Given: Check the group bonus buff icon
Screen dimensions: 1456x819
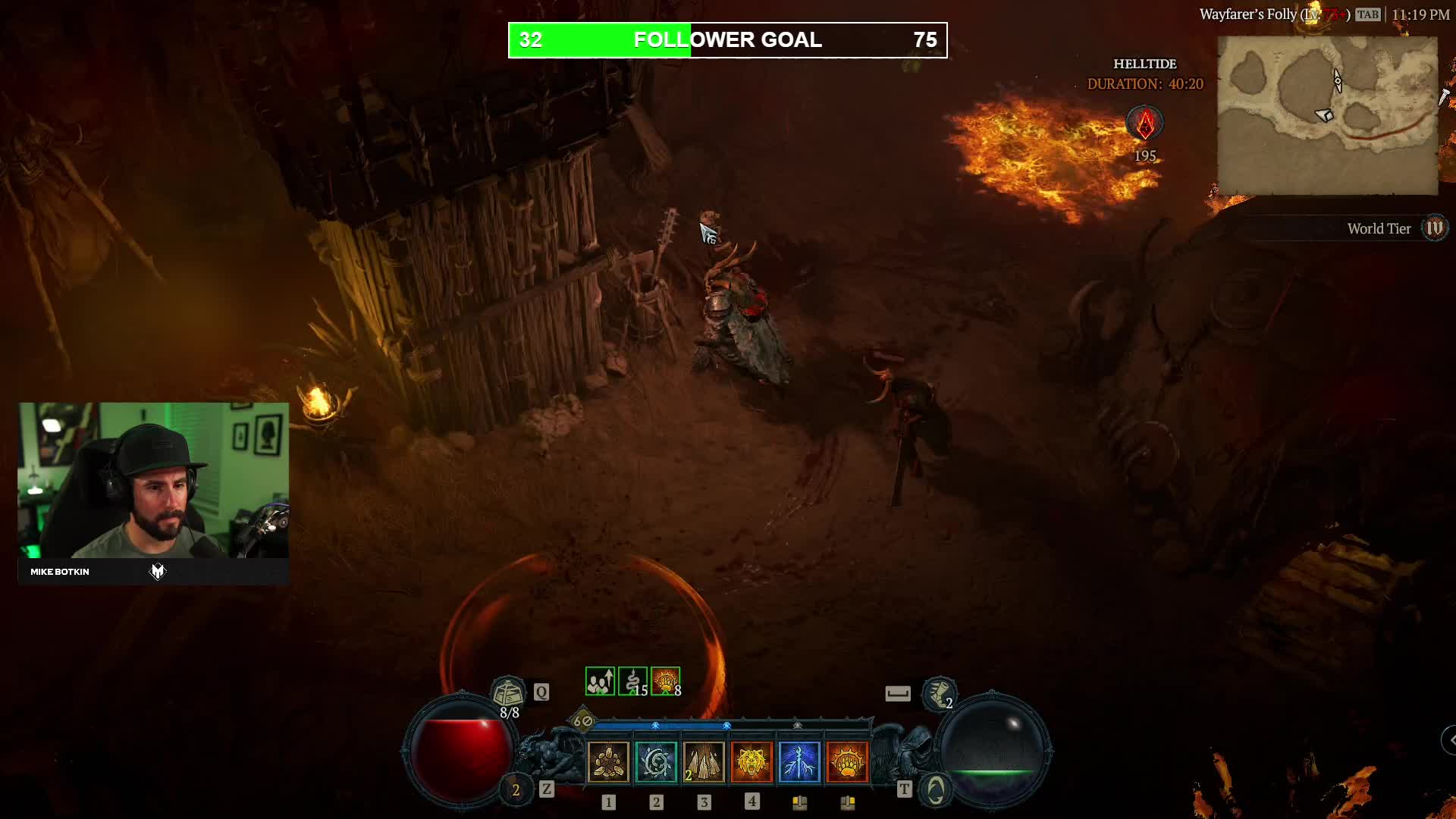Looking at the screenshot, I should tap(600, 681).
